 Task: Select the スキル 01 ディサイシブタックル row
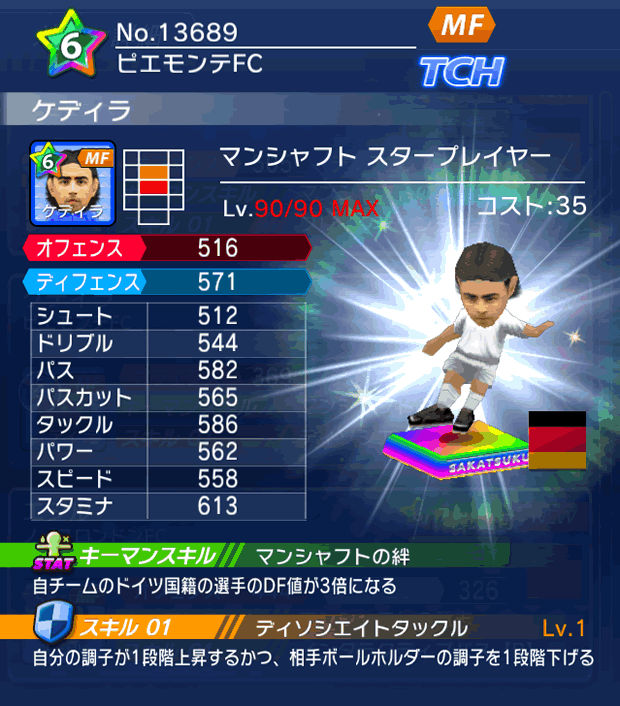(x=310, y=628)
